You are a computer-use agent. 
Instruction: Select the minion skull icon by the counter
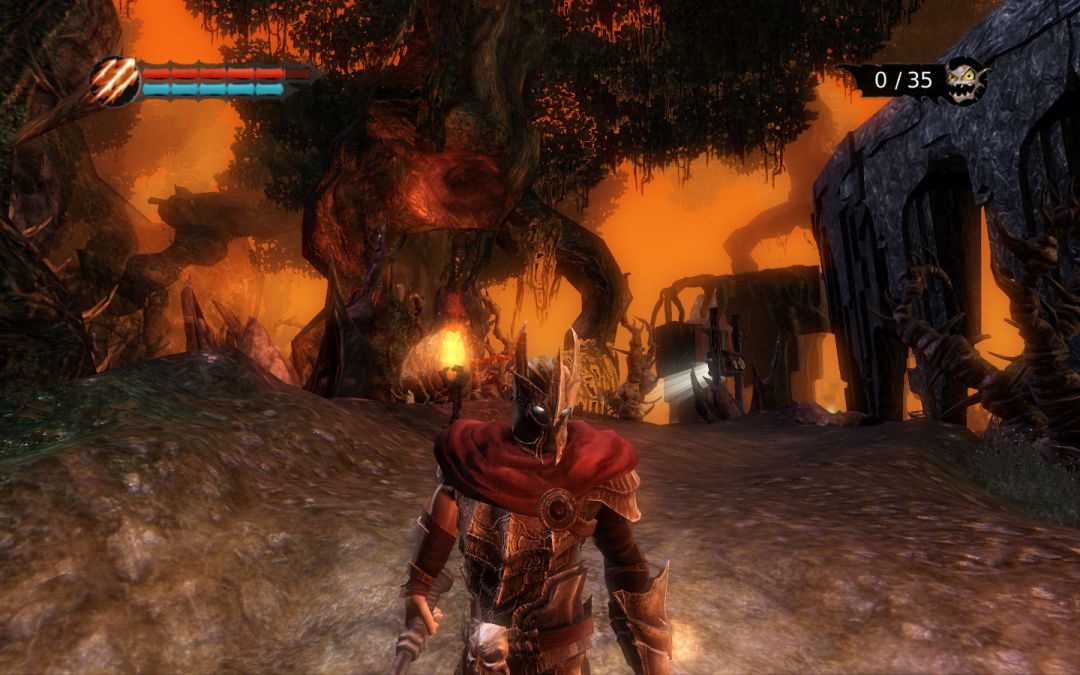[965, 79]
